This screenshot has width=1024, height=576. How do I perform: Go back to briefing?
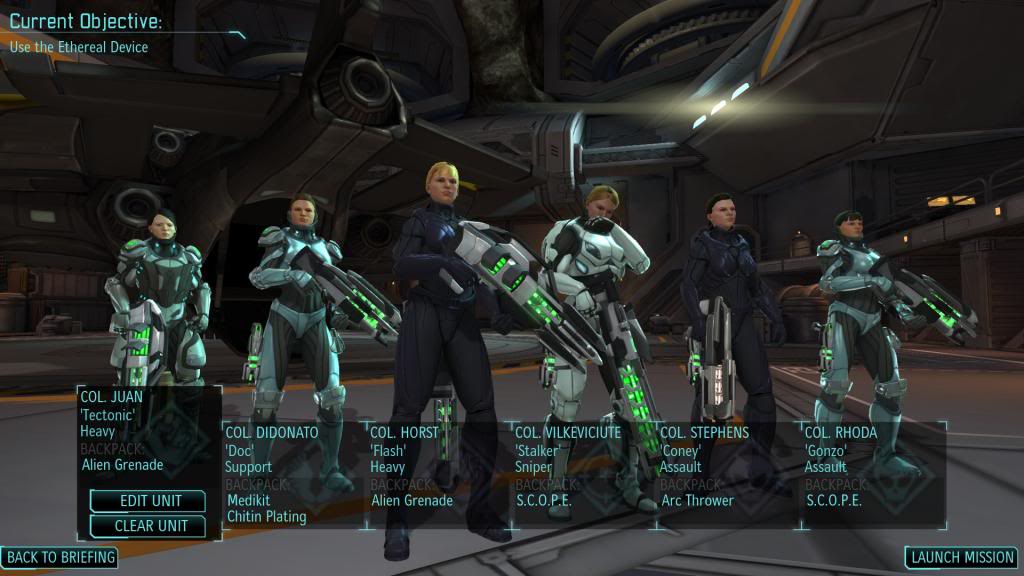click(x=59, y=557)
